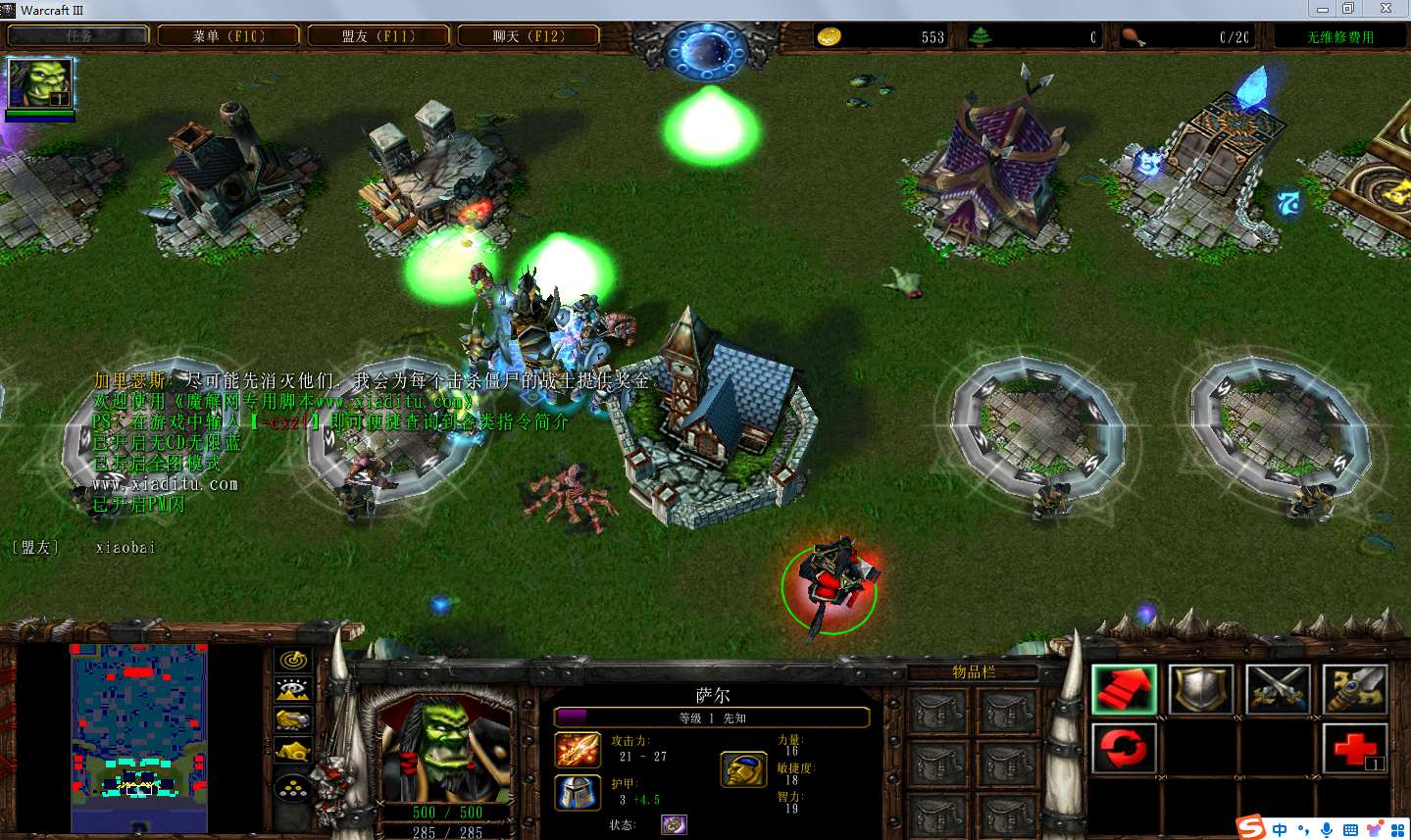Choose the red arrow Move command
The height and width of the screenshot is (840, 1411).
[1124, 689]
